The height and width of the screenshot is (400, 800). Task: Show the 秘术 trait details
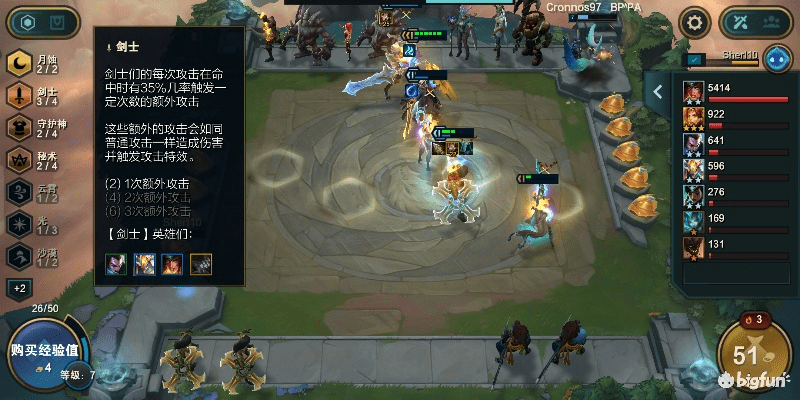[x=34, y=159]
